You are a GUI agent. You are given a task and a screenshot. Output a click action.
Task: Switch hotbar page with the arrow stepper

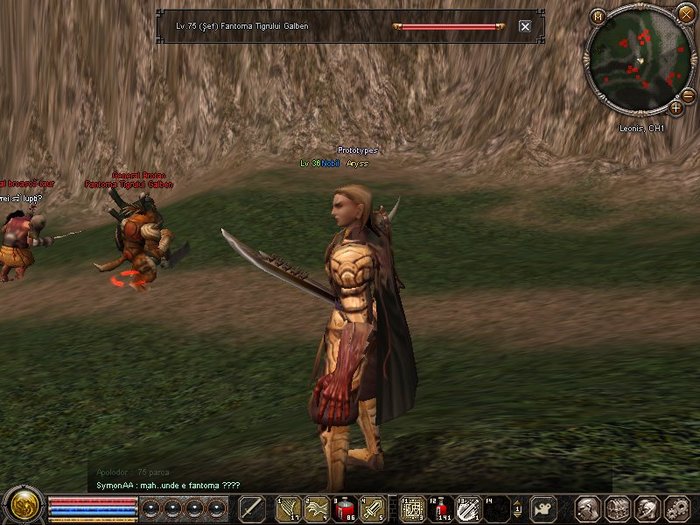point(517,508)
